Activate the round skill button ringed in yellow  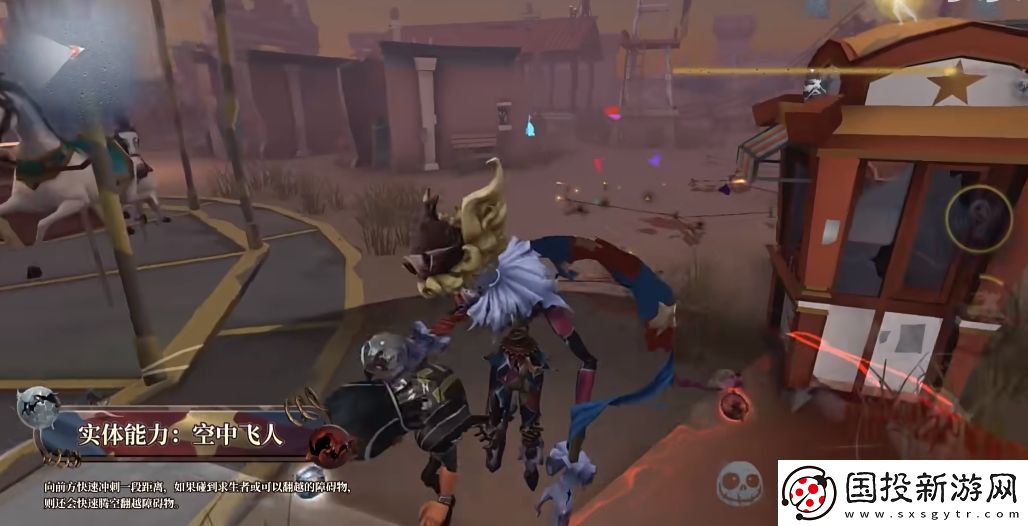[978, 218]
